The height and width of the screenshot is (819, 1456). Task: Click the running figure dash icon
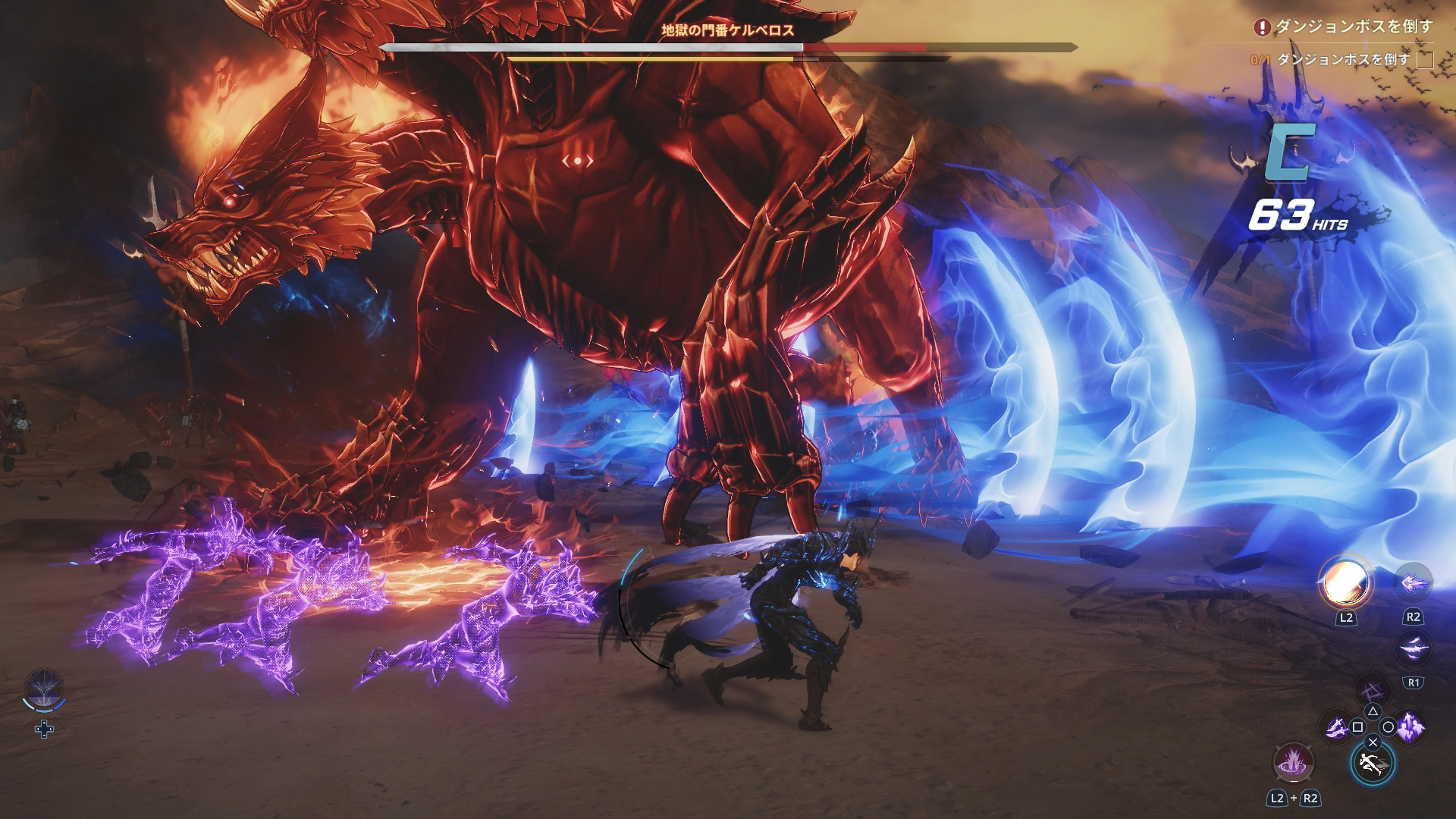(x=1373, y=764)
